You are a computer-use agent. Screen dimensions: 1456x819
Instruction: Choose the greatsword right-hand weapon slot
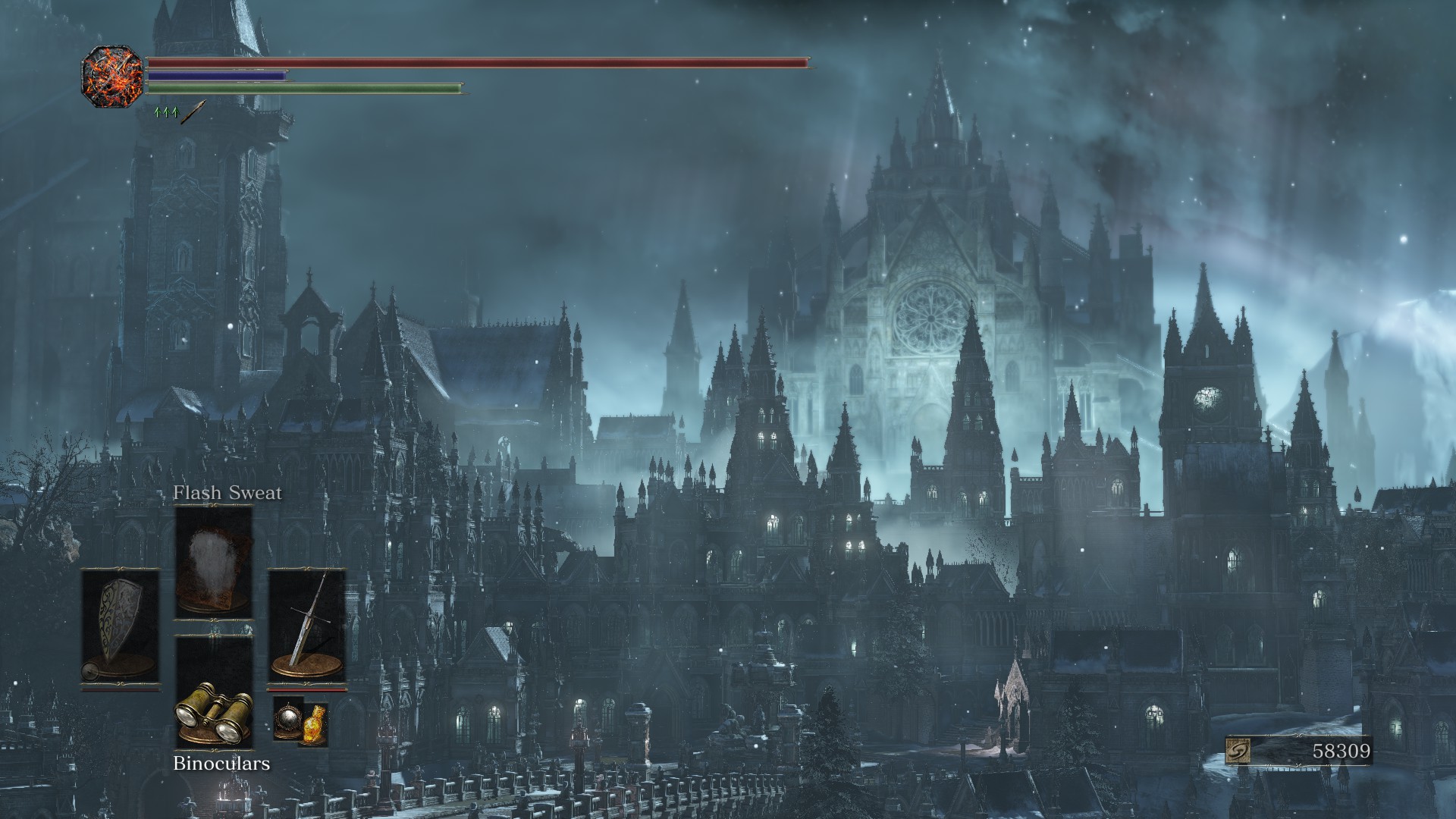pos(306,626)
